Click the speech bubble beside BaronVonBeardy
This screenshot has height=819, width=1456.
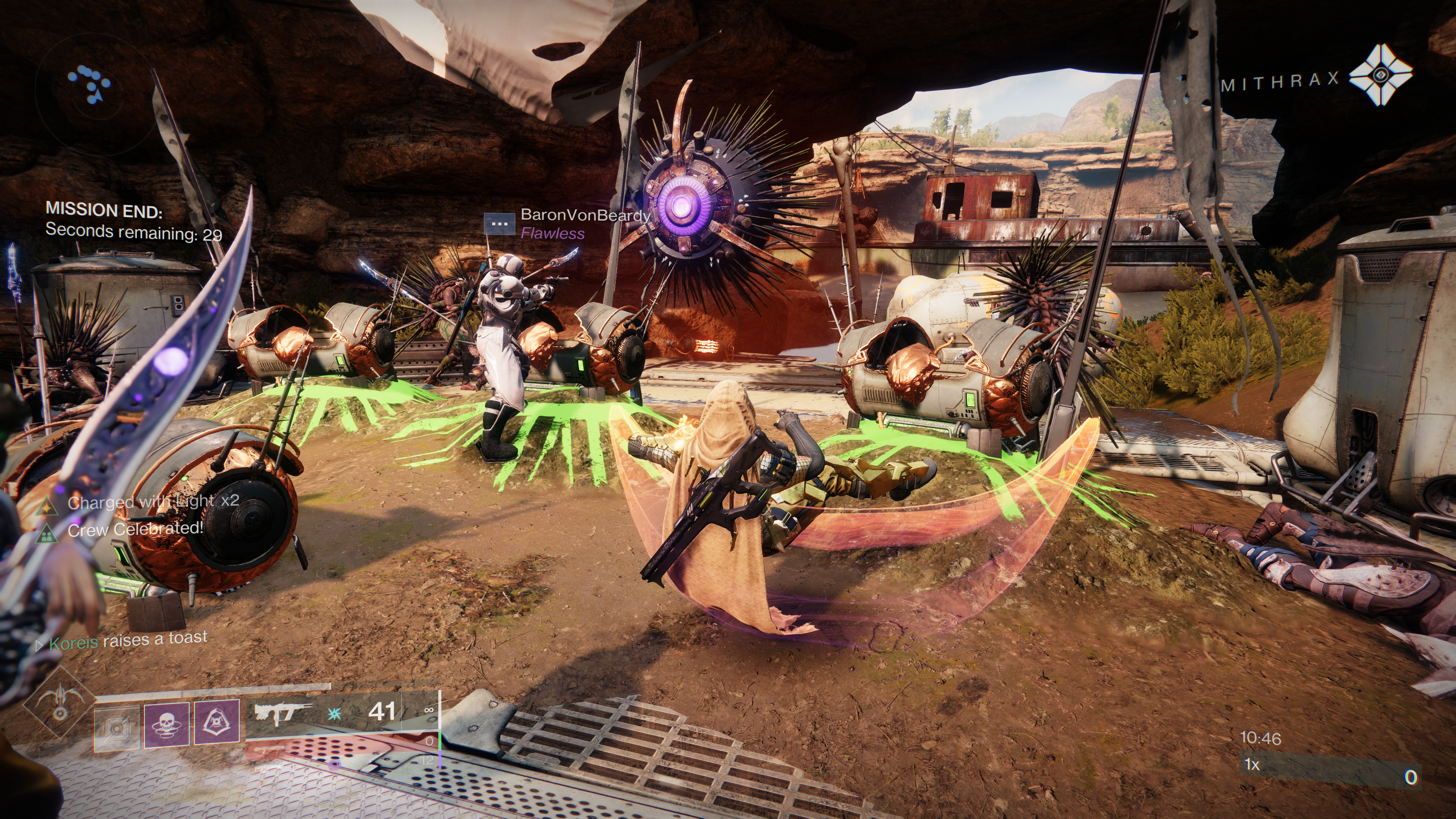pos(500,224)
